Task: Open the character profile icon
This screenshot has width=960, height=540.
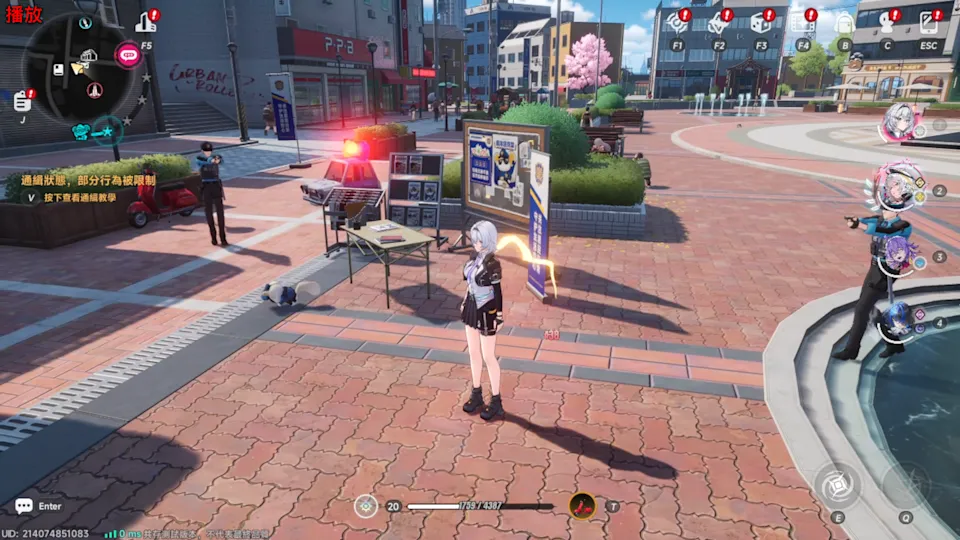Action: tap(887, 23)
